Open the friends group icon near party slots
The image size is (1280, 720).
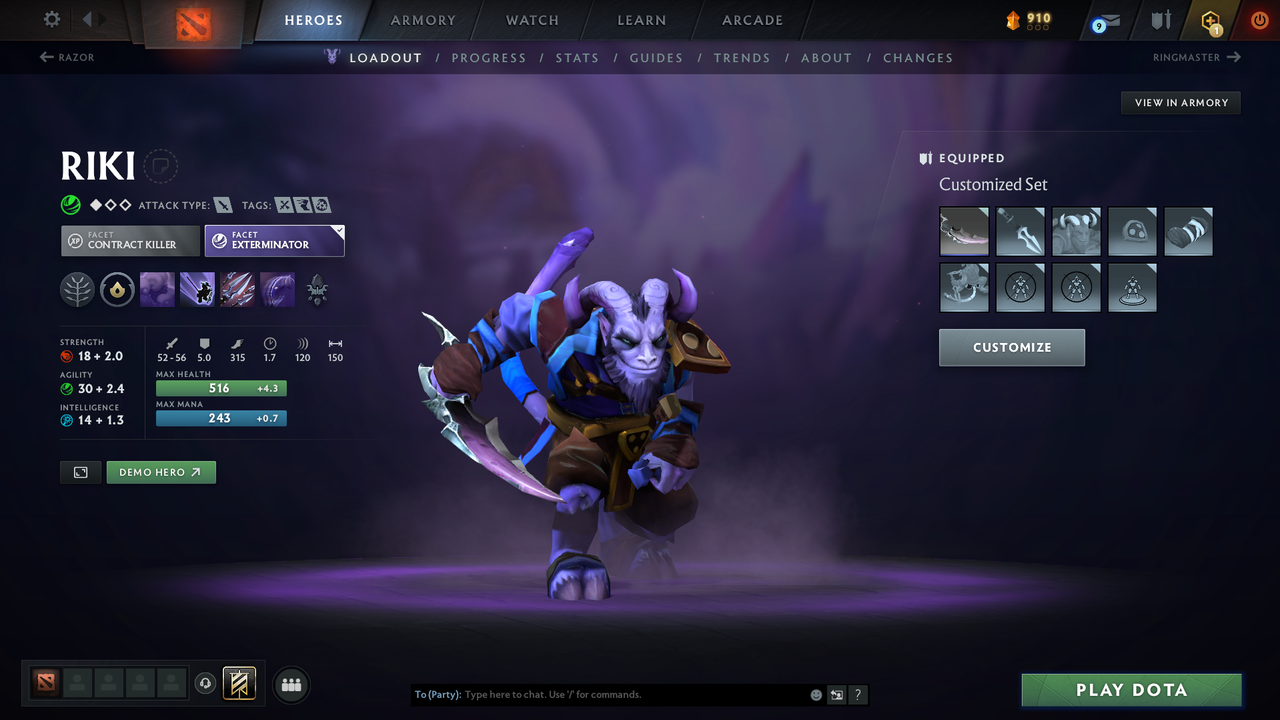[291, 684]
